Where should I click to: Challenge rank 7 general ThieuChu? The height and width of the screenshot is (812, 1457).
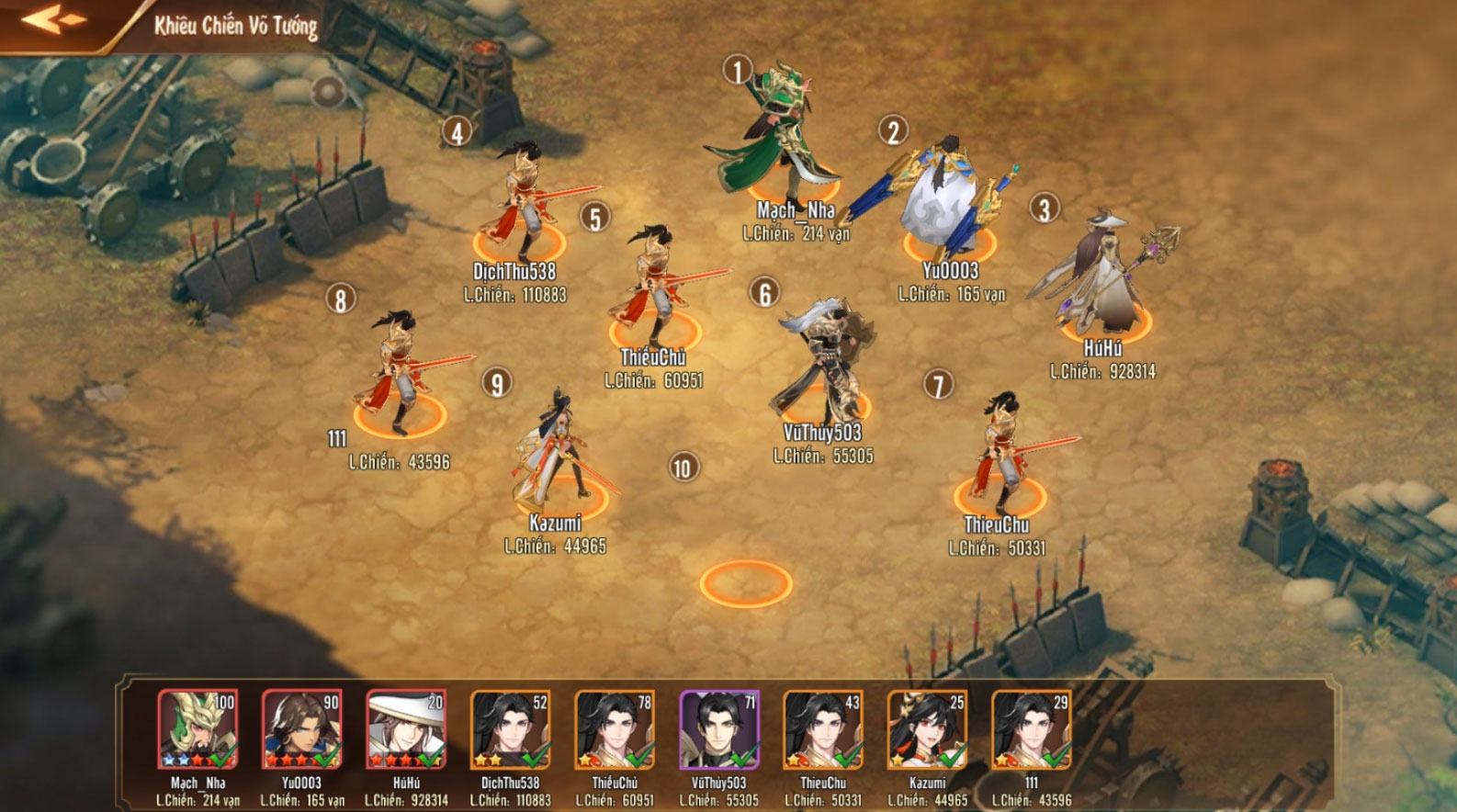coord(1000,455)
